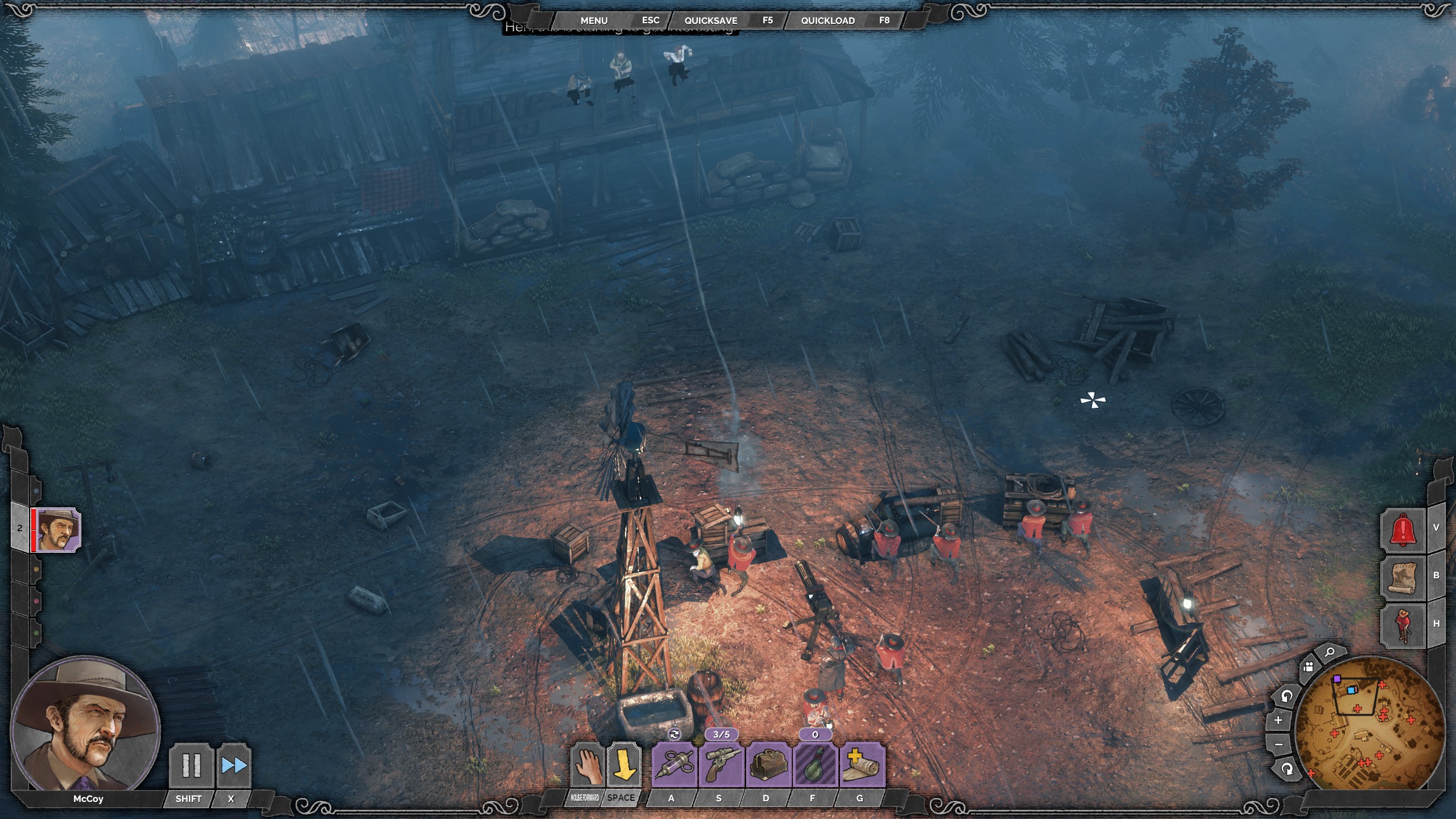The height and width of the screenshot is (819, 1456).
Task: Zoom in with the minimap plus button
Action: pyautogui.click(x=1278, y=720)
